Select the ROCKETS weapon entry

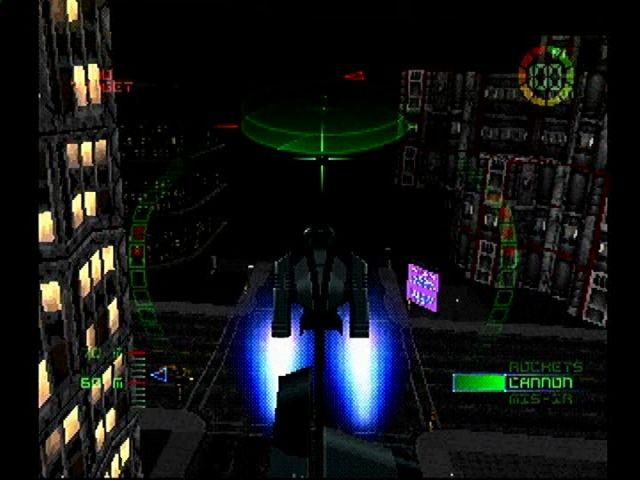[545, 368]
